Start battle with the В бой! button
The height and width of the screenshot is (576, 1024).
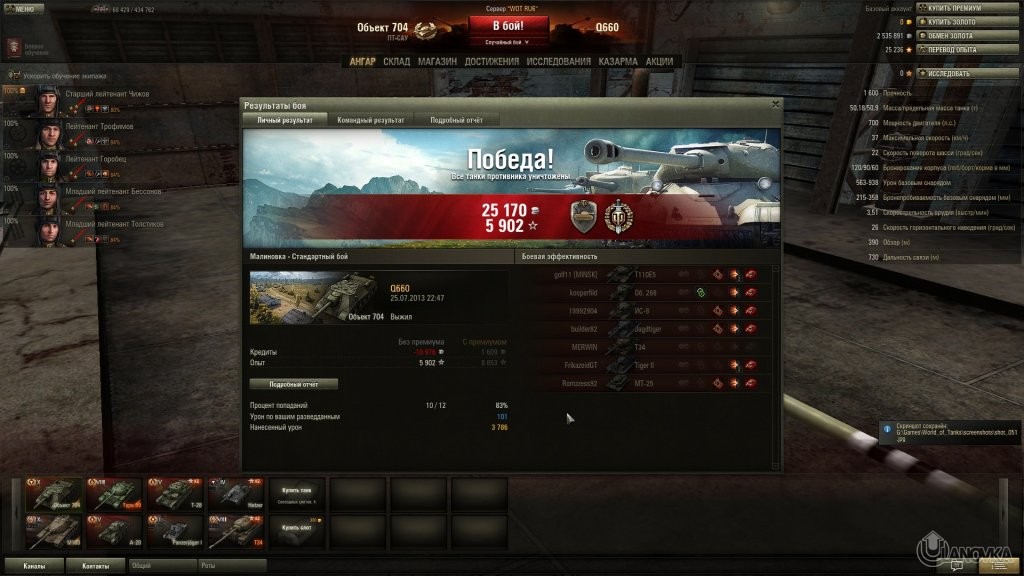click(x=509, y=25)
